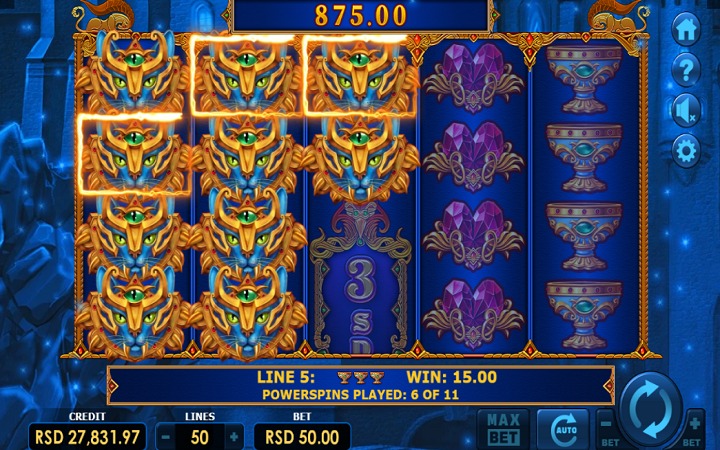Turn on auto spin

coord(563,428)
